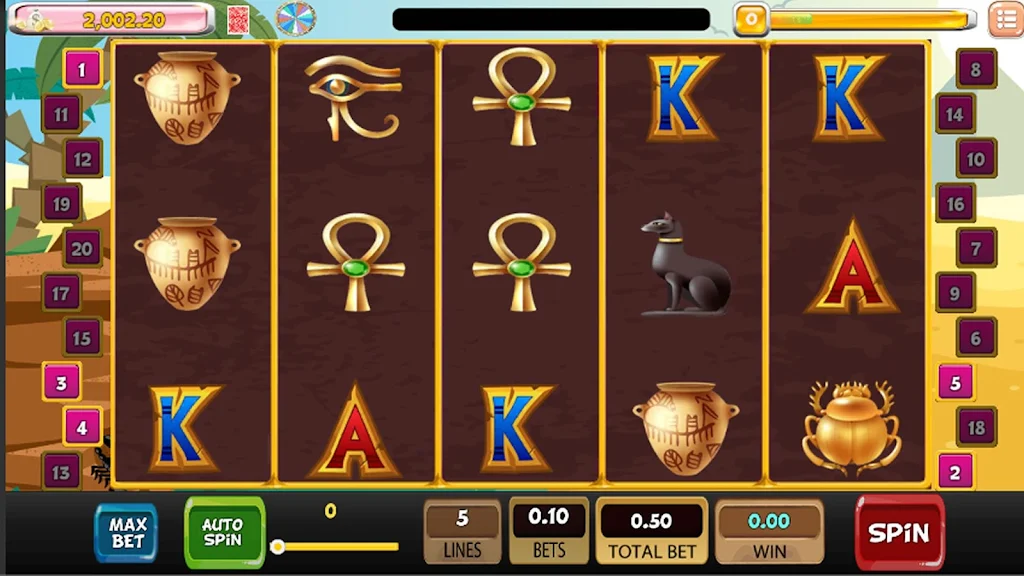Viewport: 1024px width, 576px height.
Task: Hit the red SPIN button
Action: pos(899,532)
